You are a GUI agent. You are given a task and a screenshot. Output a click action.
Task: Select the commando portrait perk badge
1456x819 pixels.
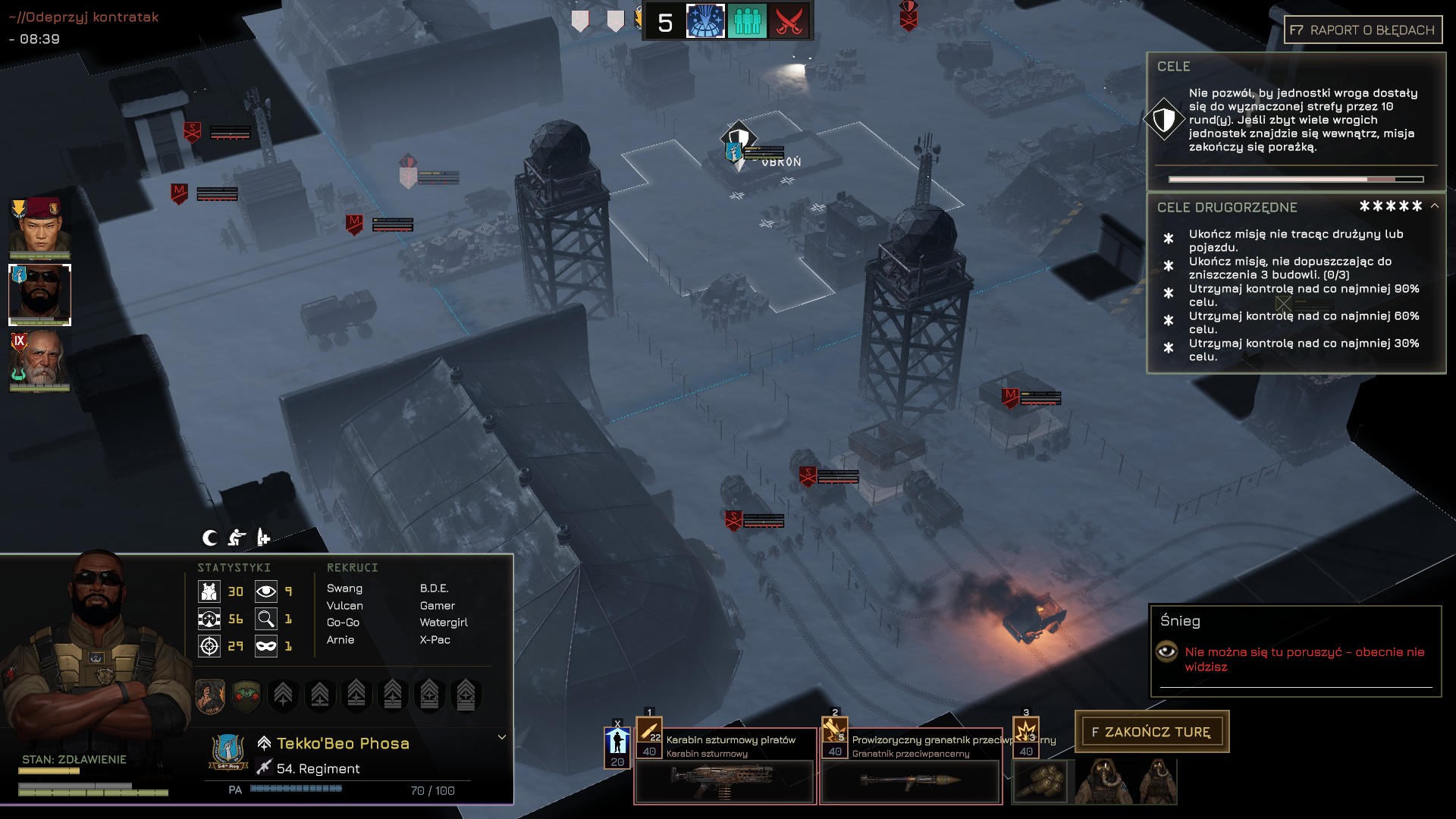[x=210, y=695]
